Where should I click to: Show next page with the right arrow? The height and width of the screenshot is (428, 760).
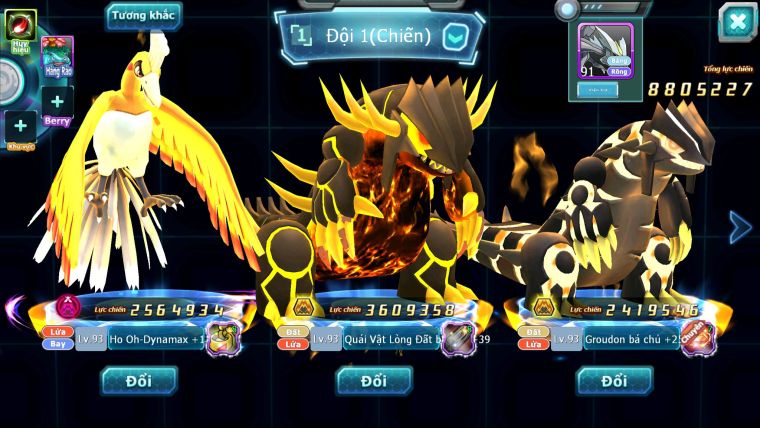(739, 227)
